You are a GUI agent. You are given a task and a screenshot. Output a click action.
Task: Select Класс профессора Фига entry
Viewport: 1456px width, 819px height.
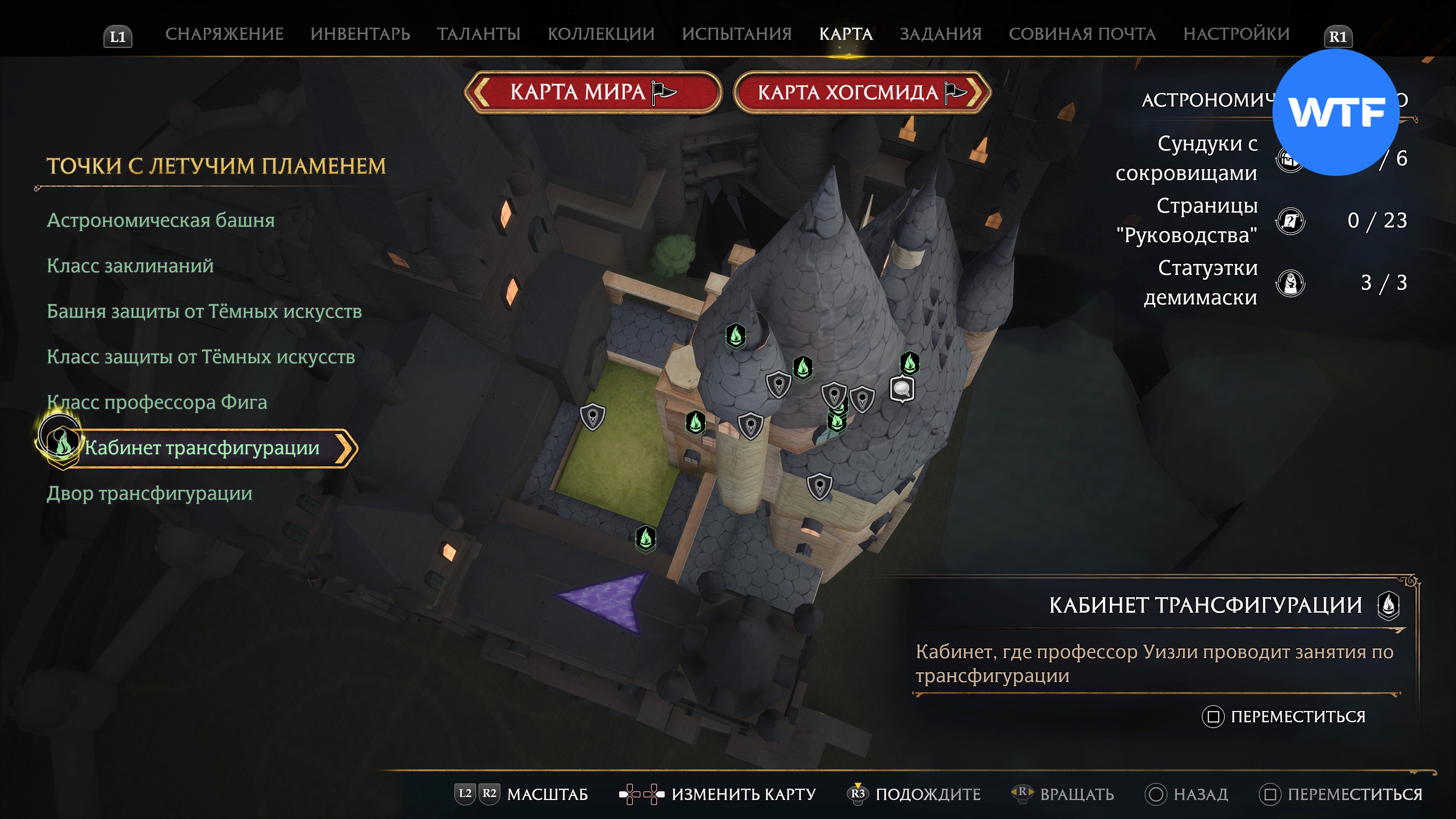[x=157, y=402]
